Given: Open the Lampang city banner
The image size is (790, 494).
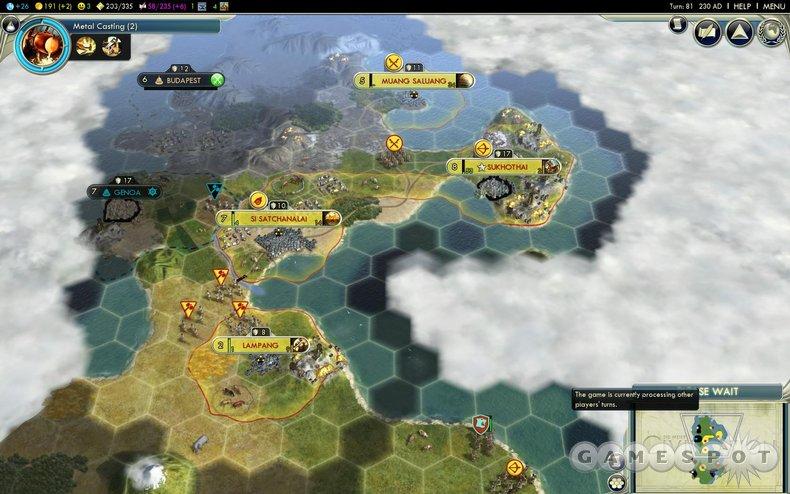Looking at the screenshot, I should point(256,344).
